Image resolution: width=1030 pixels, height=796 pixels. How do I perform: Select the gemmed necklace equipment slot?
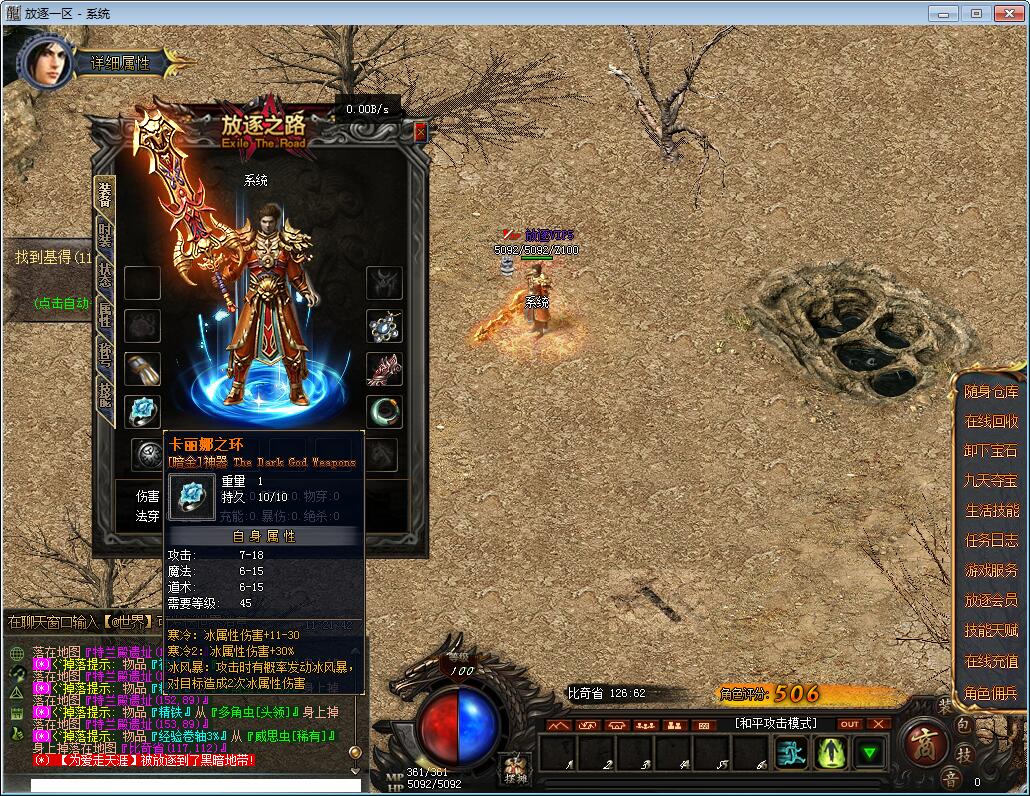(385, 326)
